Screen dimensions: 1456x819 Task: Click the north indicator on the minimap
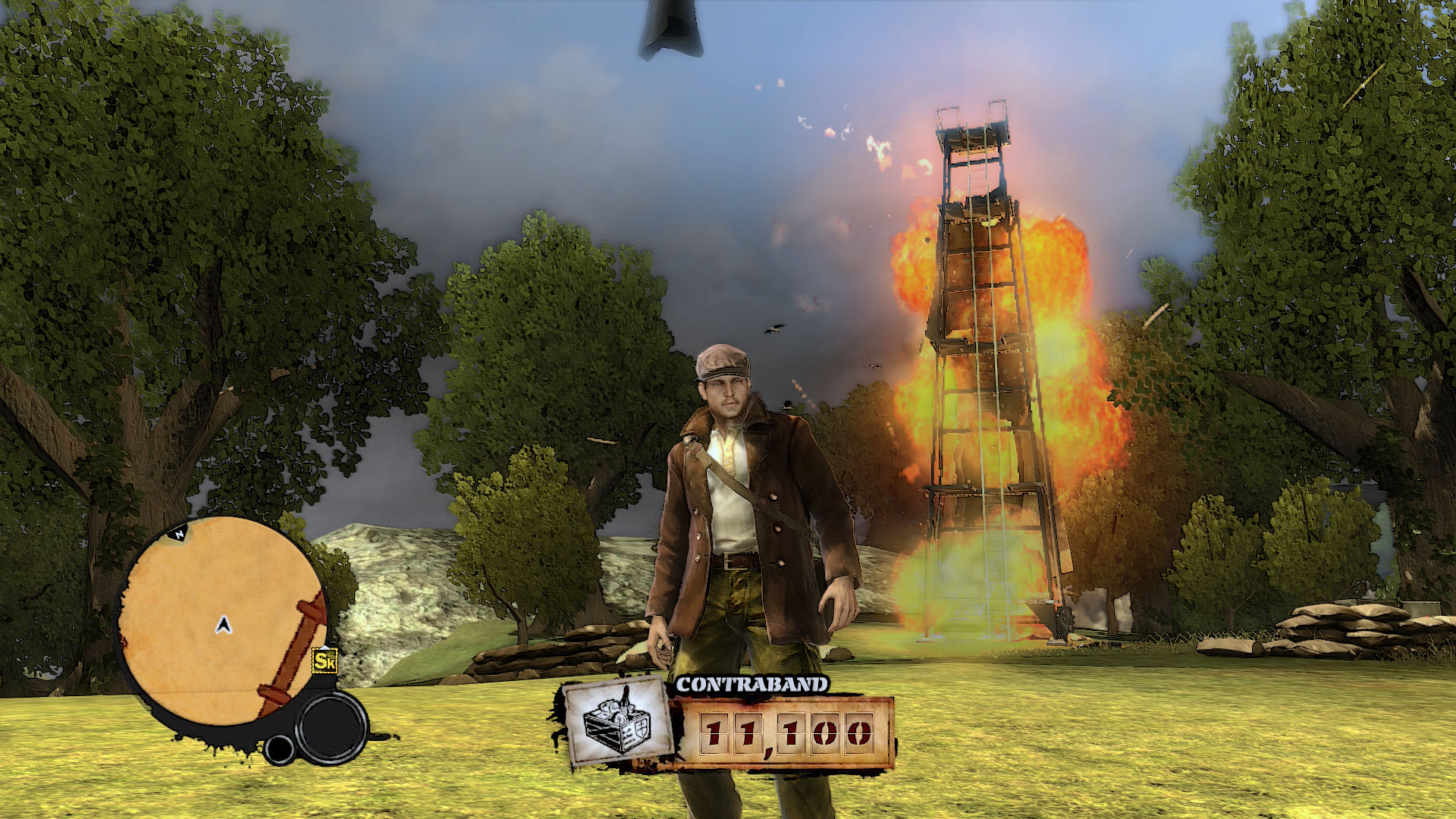pyautogui.click(x=180, y=534)
